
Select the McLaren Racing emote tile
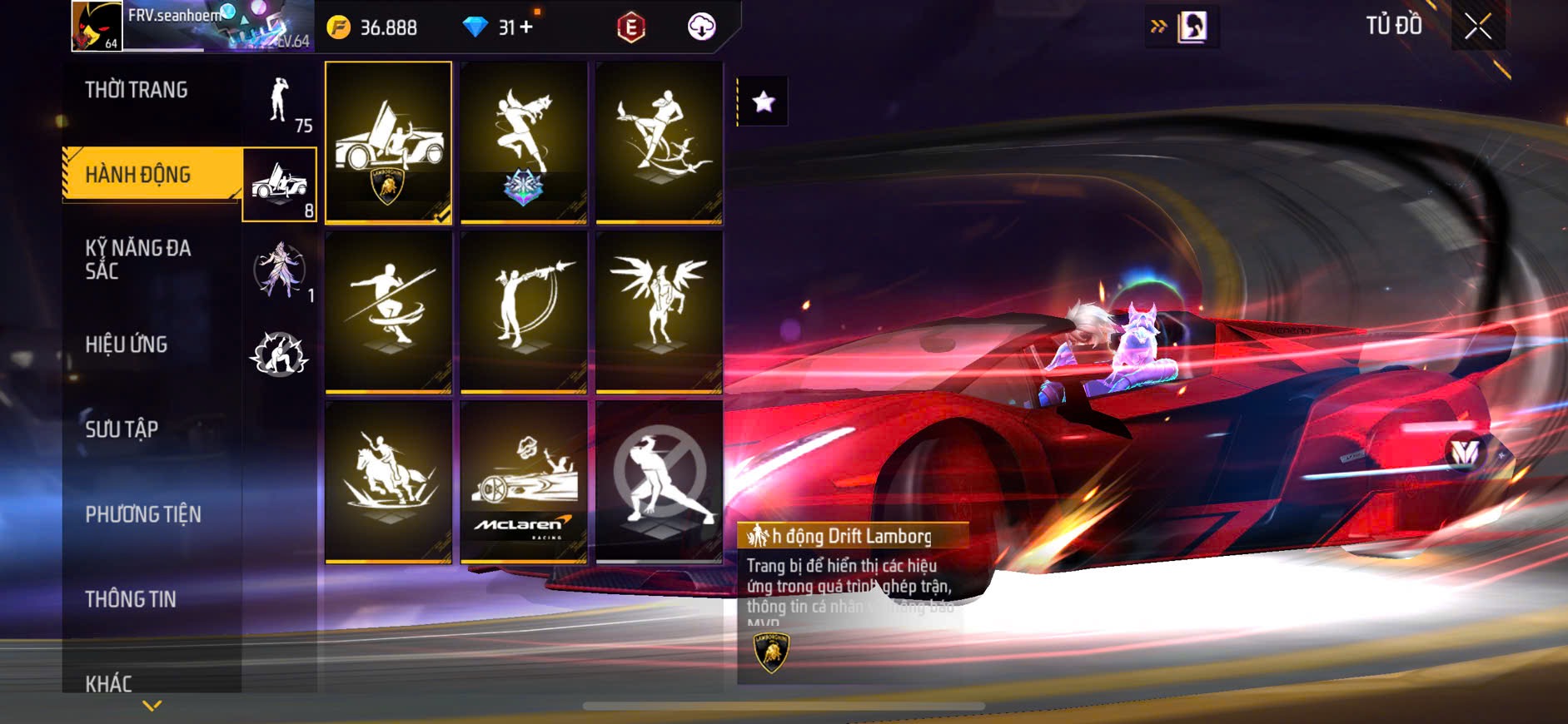pos(524,482)
